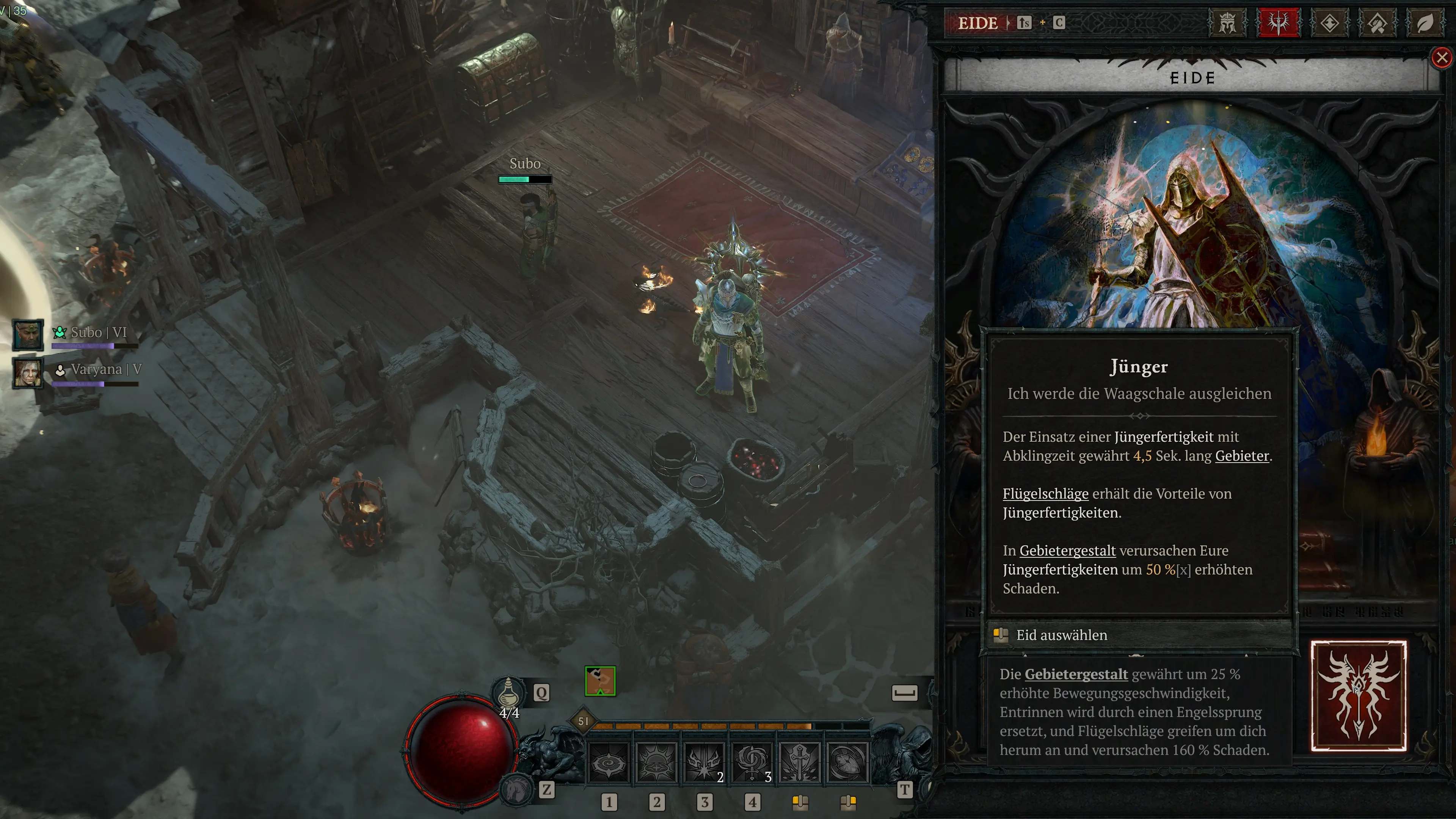
Task: Summon the mount via horse icon
Action: [517, 789]
